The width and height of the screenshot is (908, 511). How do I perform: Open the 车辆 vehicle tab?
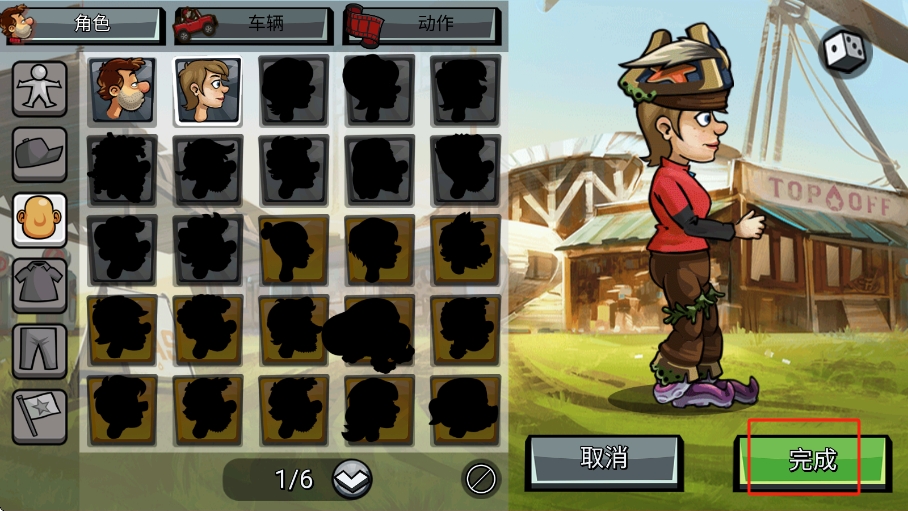pos(254,24)
